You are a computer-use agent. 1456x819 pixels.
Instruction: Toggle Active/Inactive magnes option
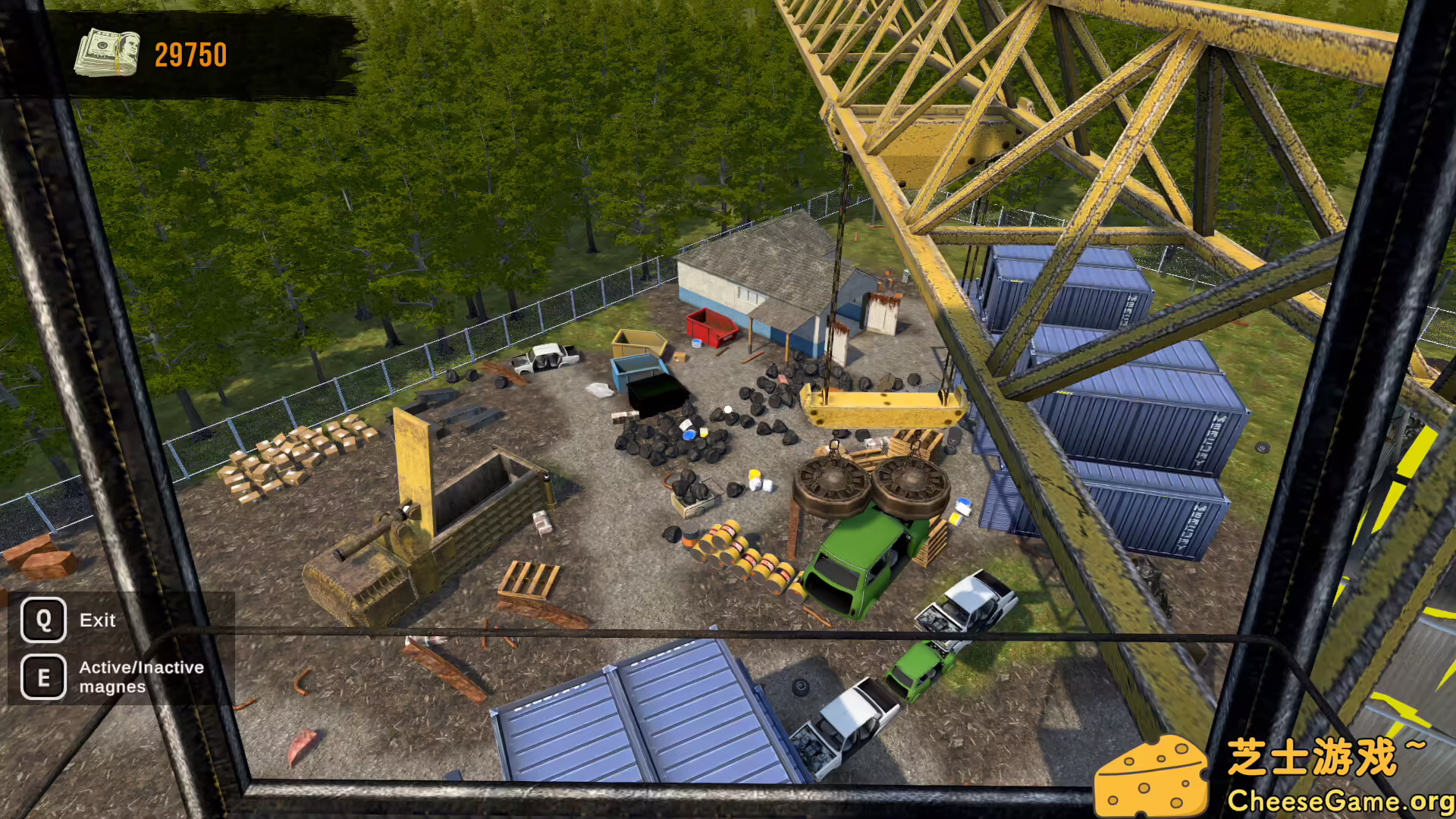[140, 677]
